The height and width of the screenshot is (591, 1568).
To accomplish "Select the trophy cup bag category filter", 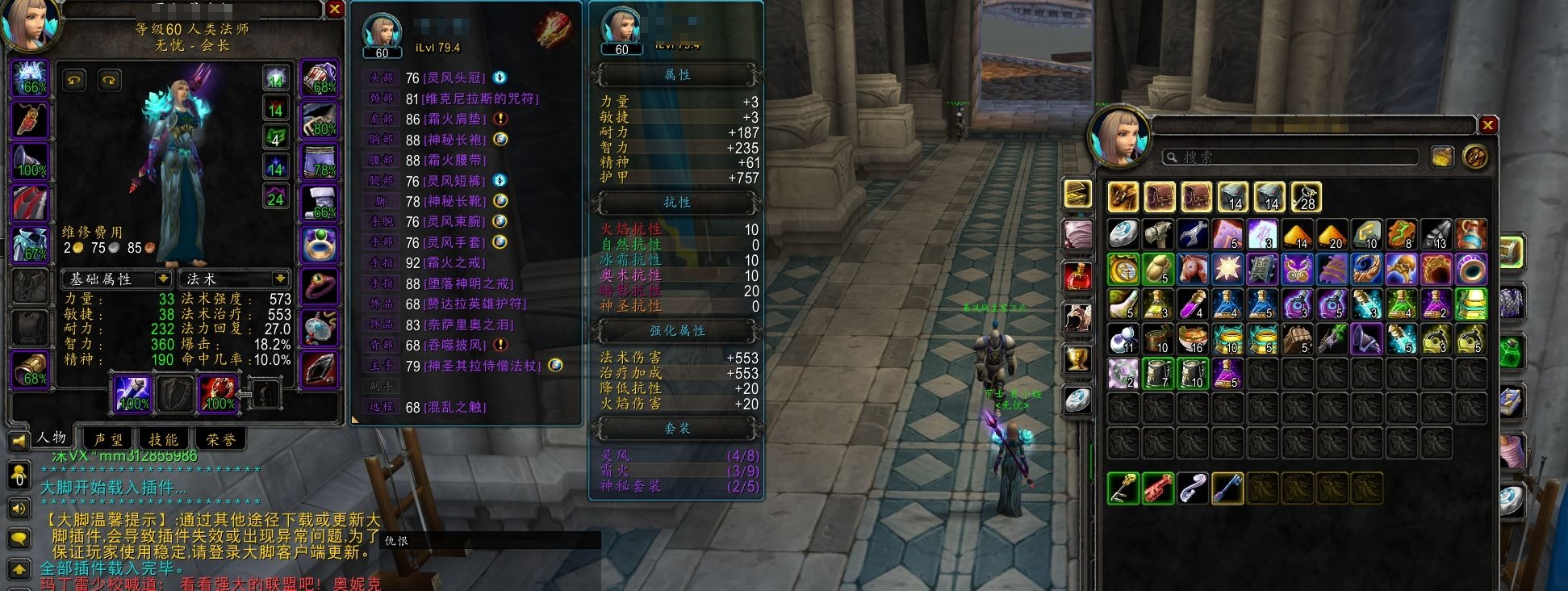I will point(1077,358).
